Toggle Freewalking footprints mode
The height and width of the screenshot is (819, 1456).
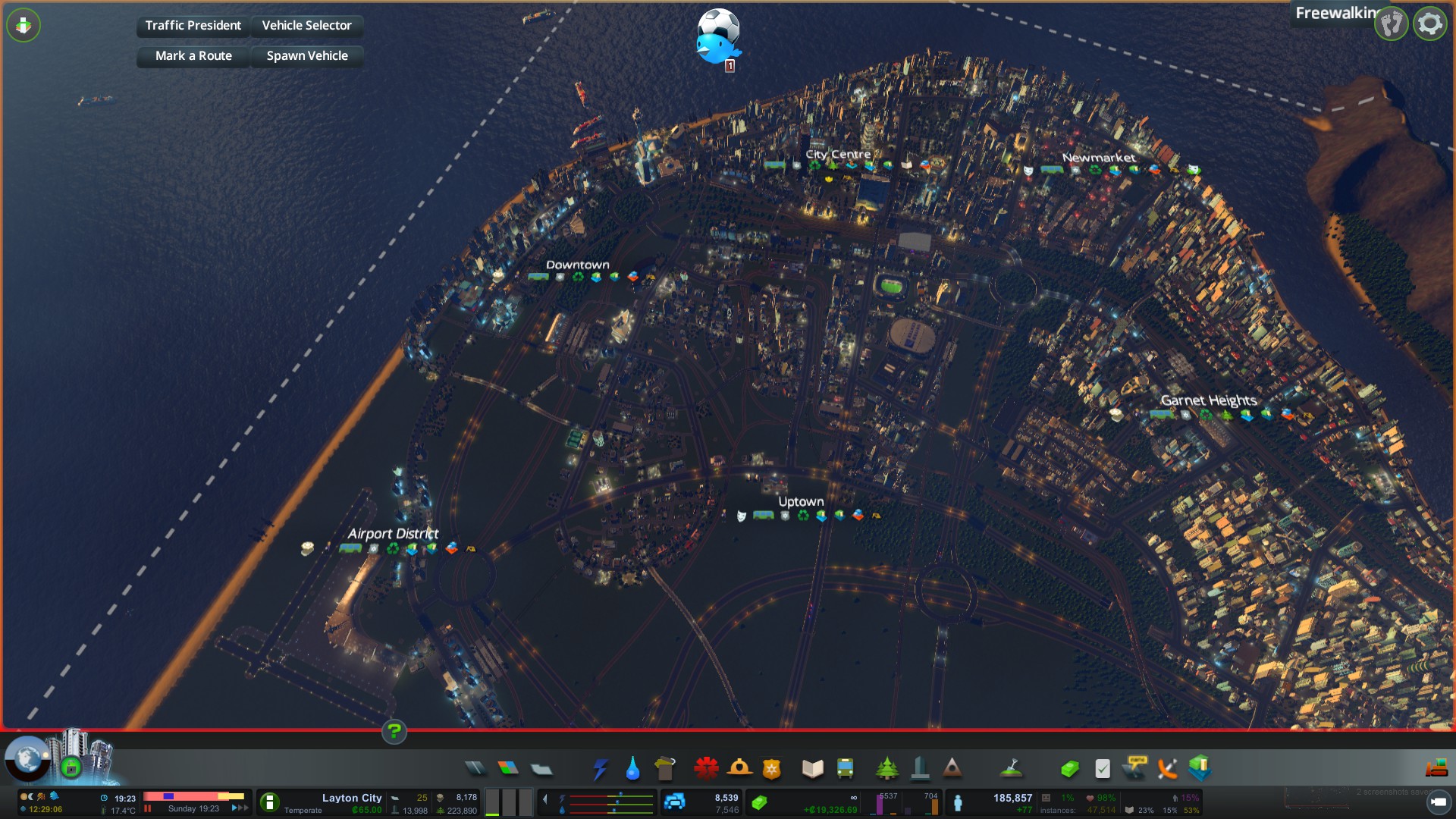pyautogui.click(x=1392, y=24)
